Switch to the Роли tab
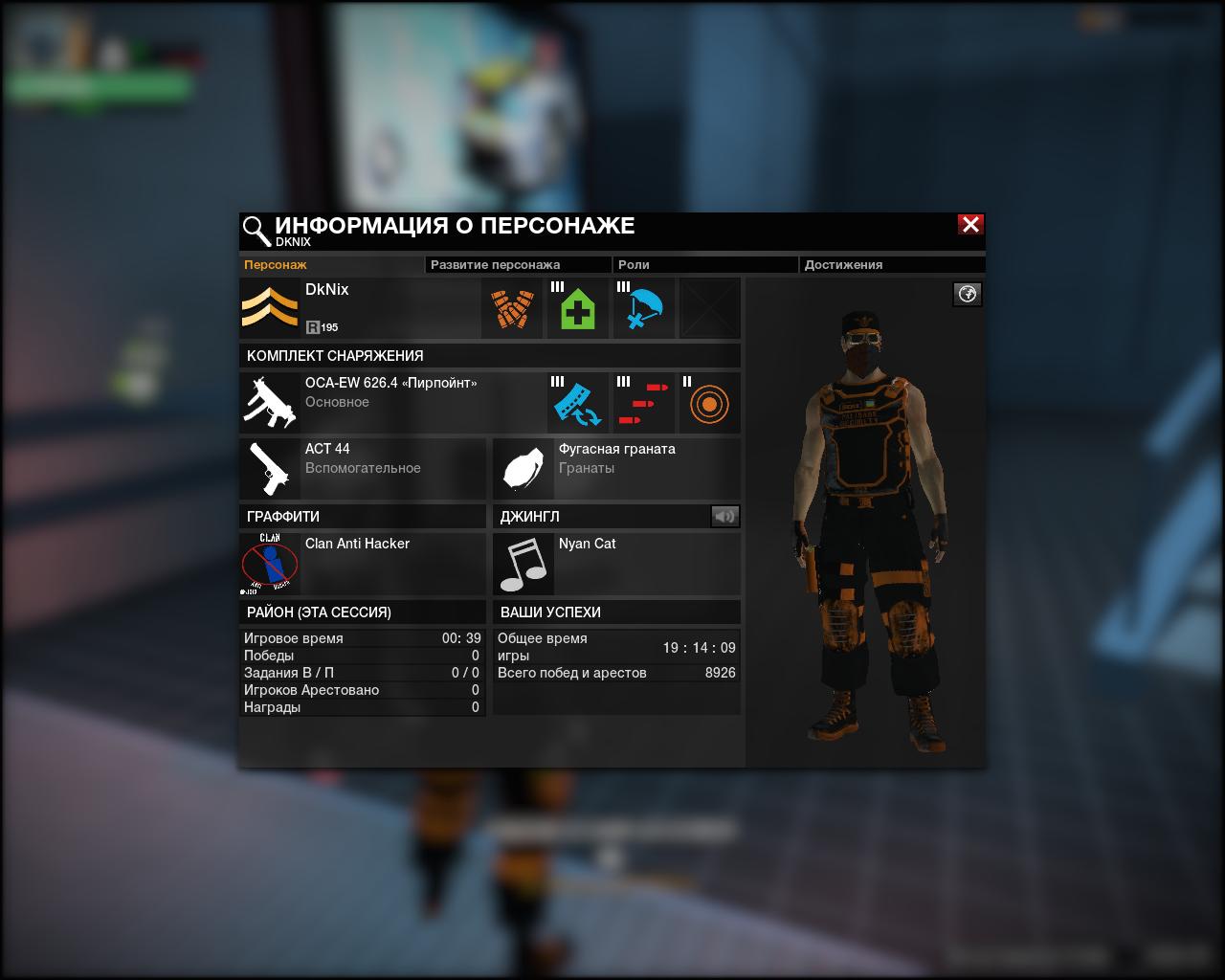This screenshot has height=980, width=1225. 634,265
